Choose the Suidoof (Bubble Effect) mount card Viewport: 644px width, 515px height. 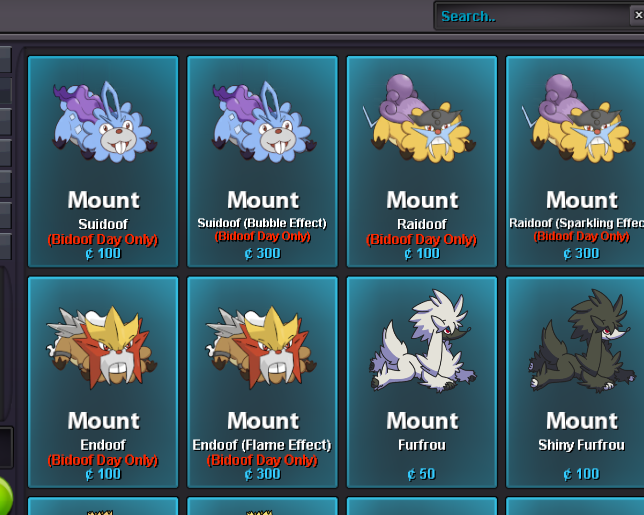coord(263,160)
